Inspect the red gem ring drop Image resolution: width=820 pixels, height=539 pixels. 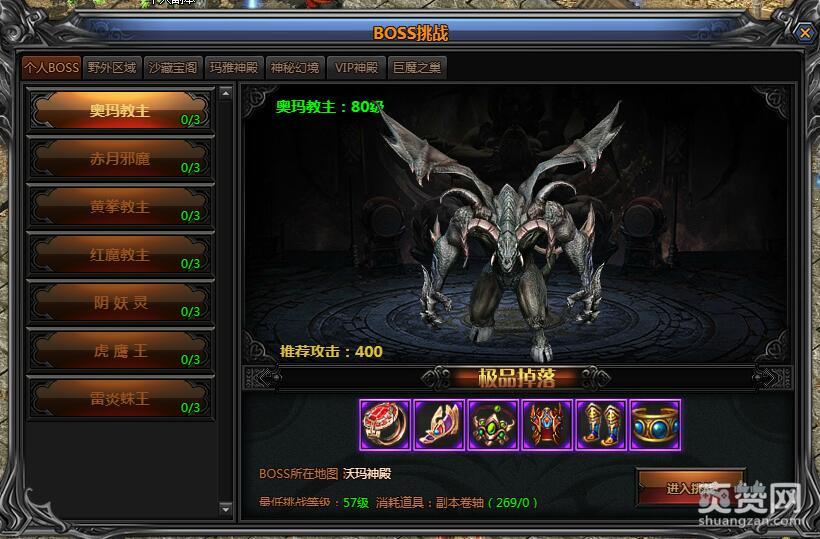(x=385, y=425)
